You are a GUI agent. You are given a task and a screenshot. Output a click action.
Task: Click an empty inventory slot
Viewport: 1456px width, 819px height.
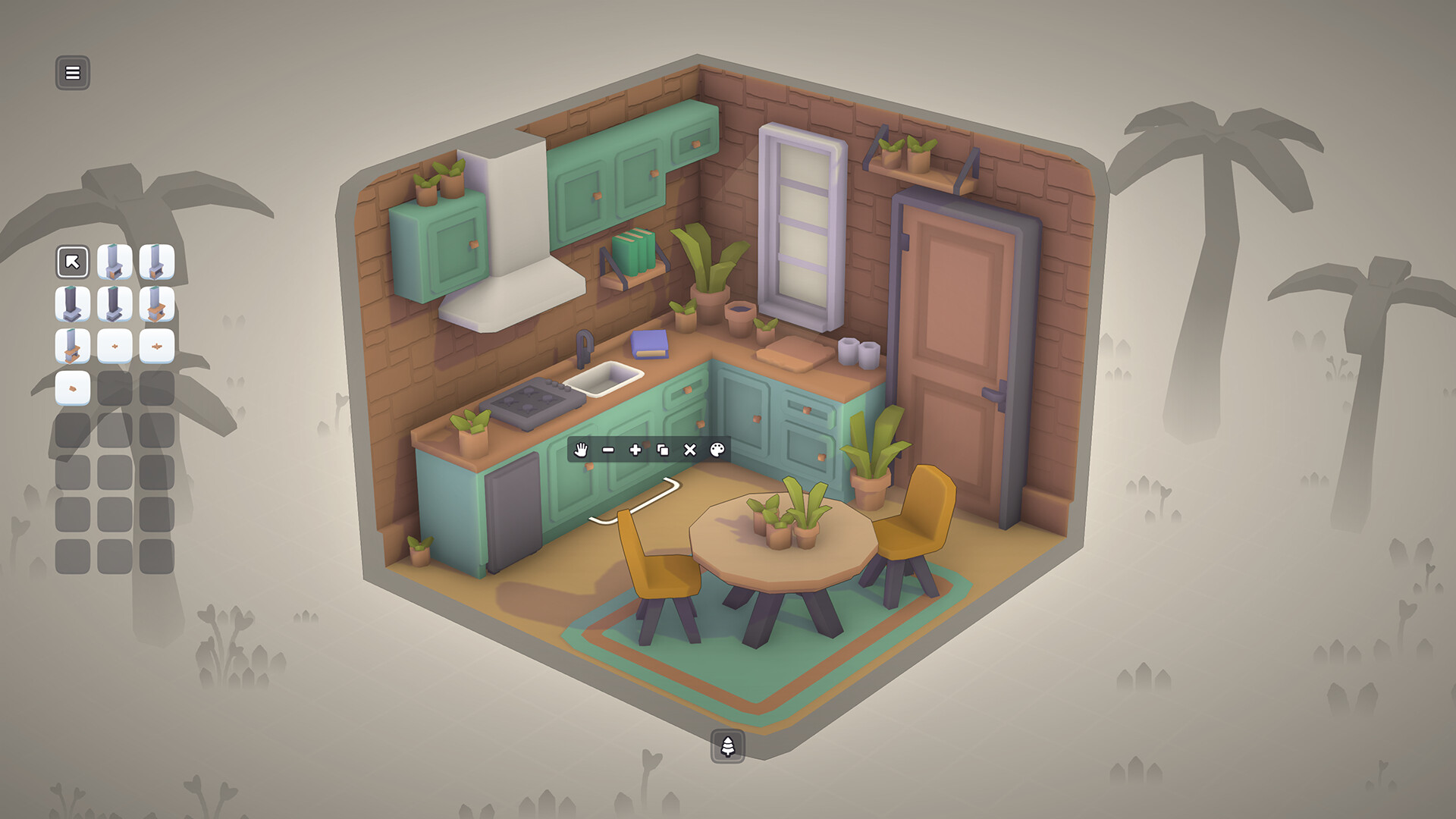click(116, 390)
